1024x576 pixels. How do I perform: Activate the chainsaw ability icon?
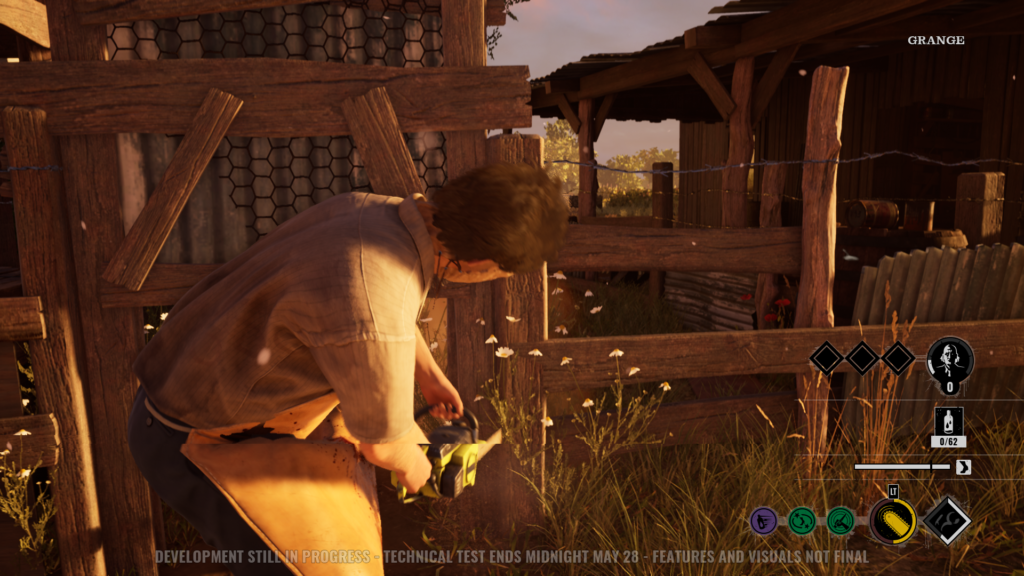pyautogui.click(x=892, y=521)
